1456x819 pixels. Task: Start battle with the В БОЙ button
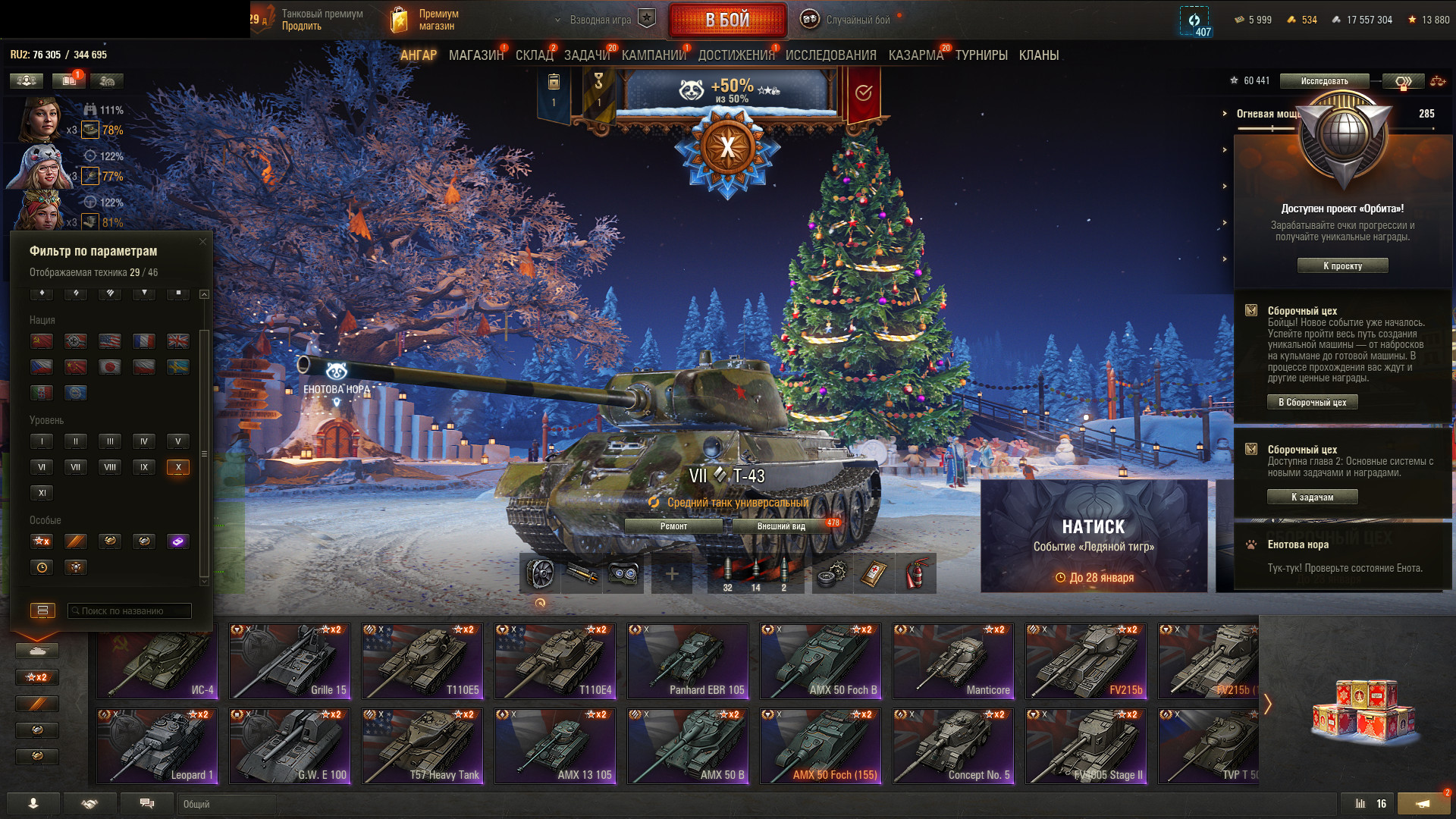[727, 20]
